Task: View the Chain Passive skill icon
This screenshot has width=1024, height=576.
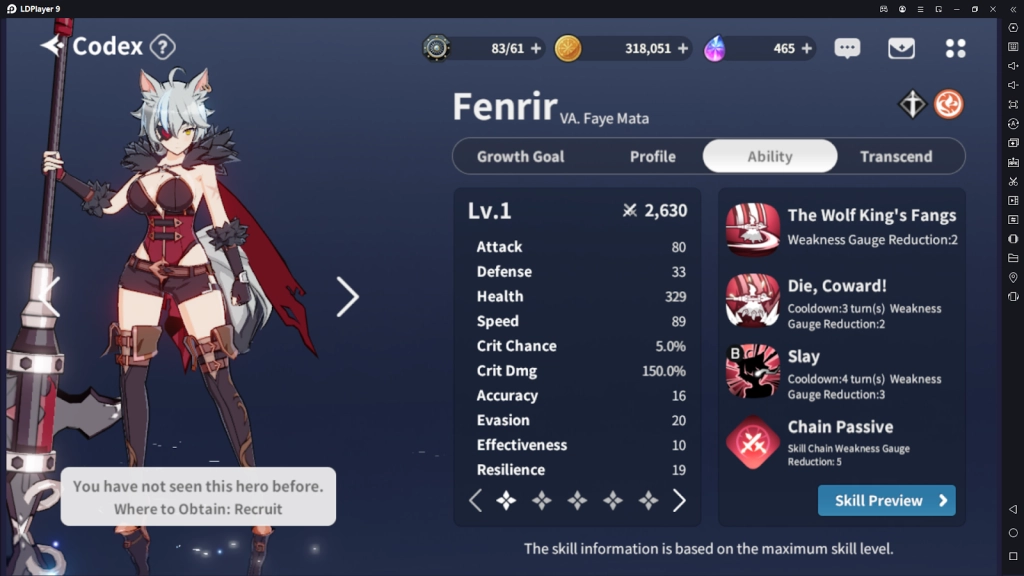Action: coord(753,442)
